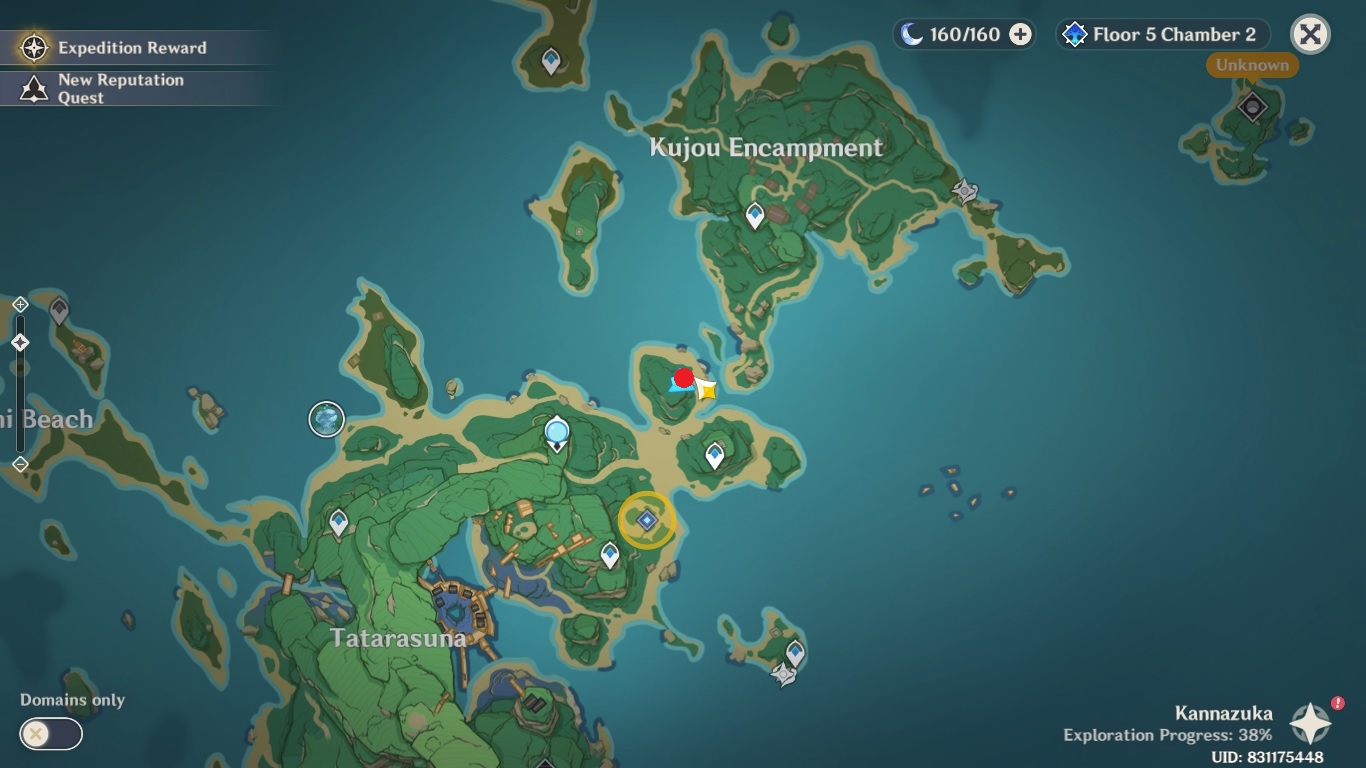1366x768 pixels.
Task: Click the Unknown label above the northeast domain
Action: tap(1251, 65)
